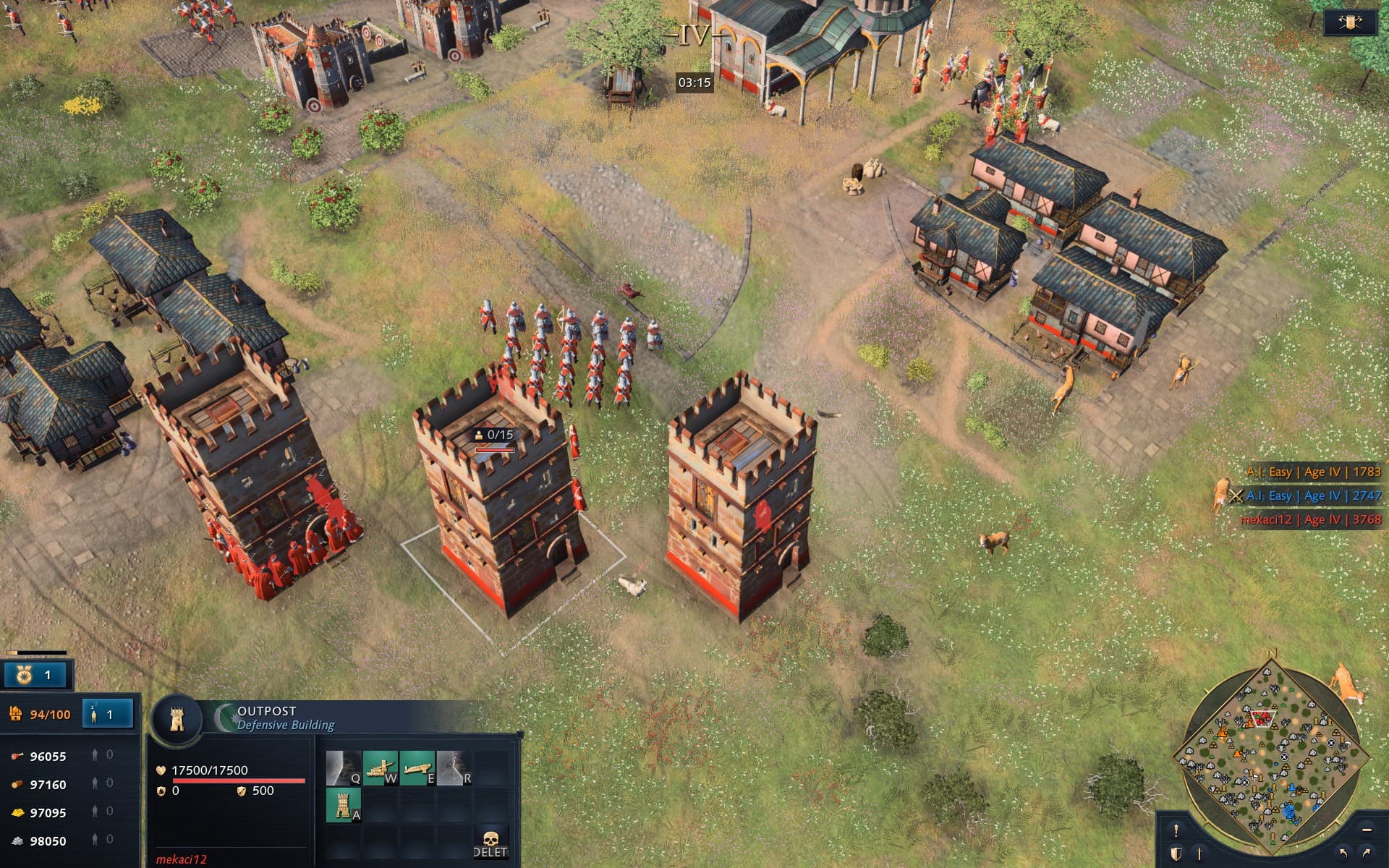Select the blue A.I. Easy score row
The image size is (1389, 868).
click(x=1313, y=495)
